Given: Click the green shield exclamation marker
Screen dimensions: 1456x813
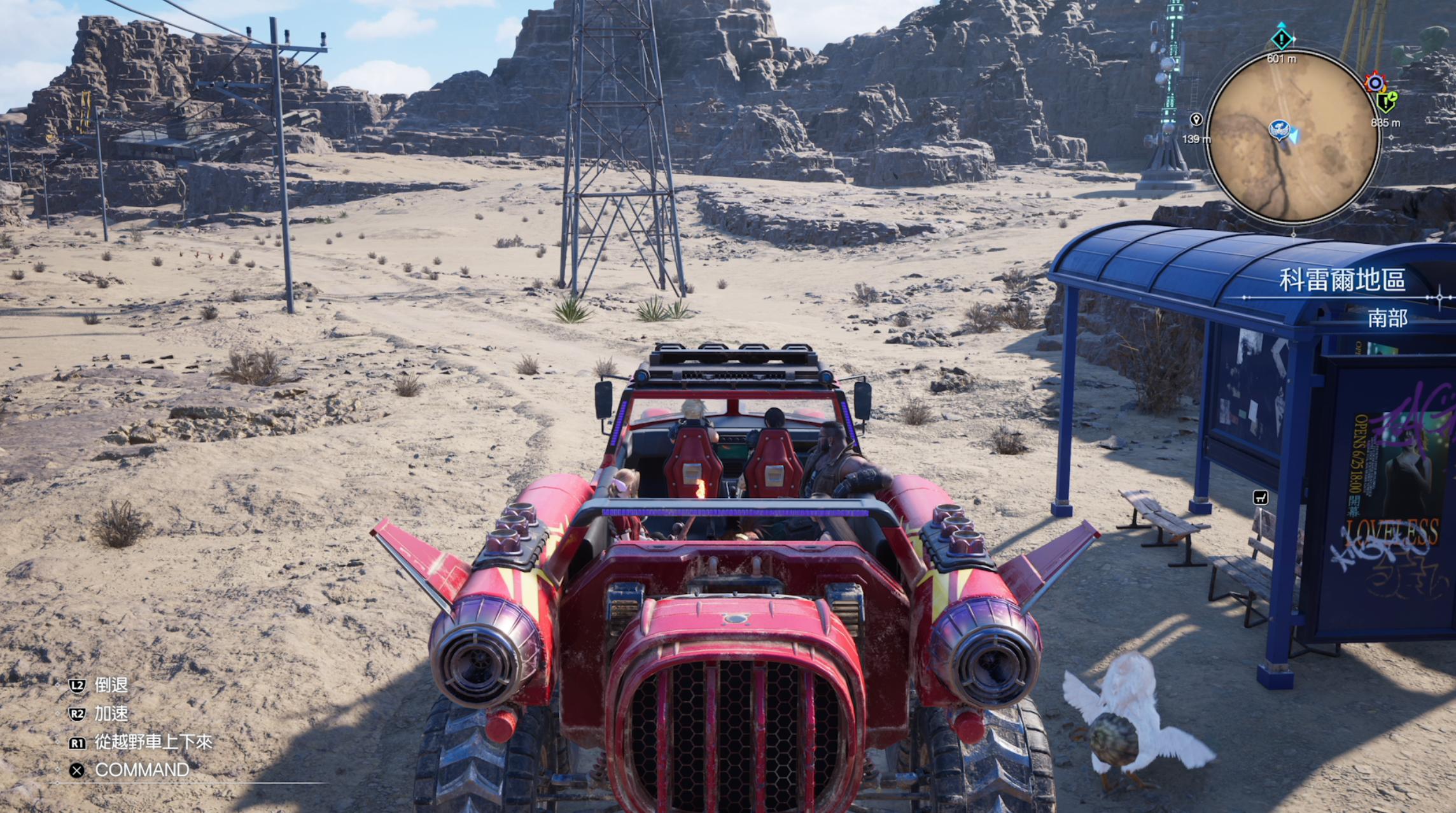Looking at the screenshot, I should 1386,102.
